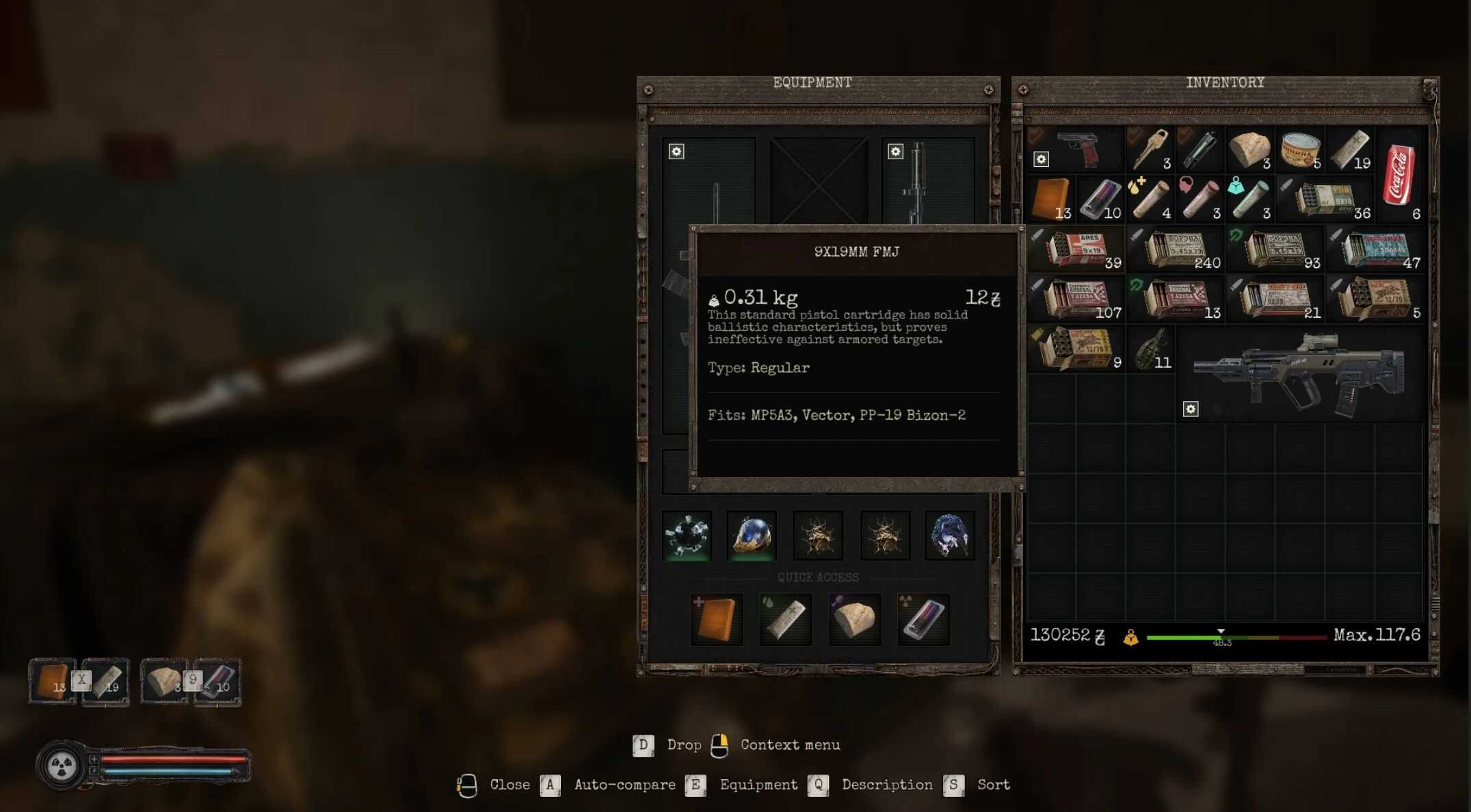
Task: Select the blue orb artifact slot
Action: (x=752, y=536)
